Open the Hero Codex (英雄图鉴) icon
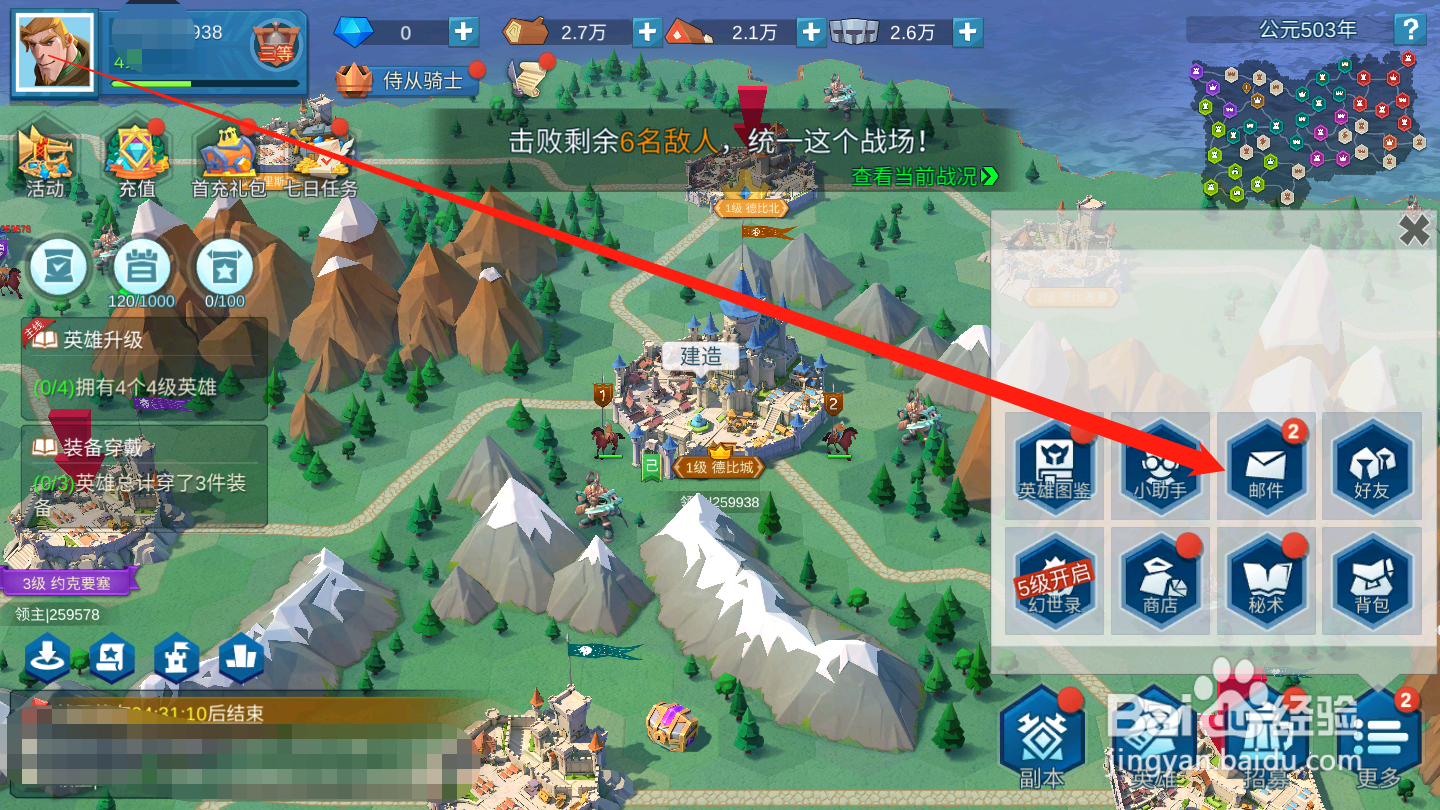1440x810 pixels. [x=1053, y=465]
